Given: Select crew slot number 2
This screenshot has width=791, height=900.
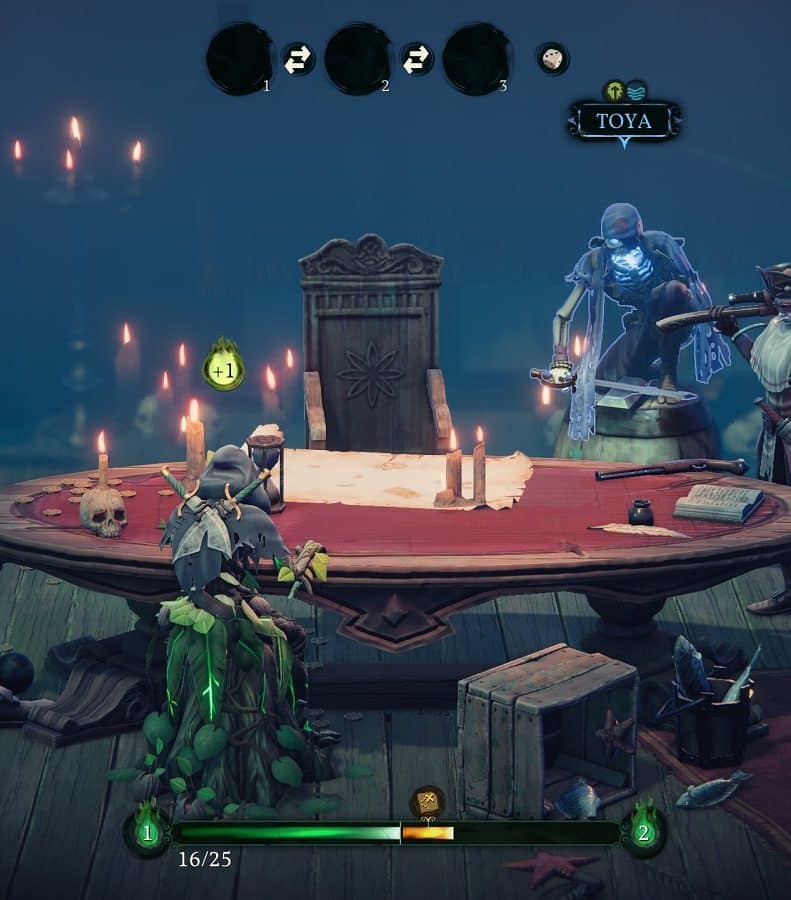Looking at the screenshot, I should (x=357, y=59).
